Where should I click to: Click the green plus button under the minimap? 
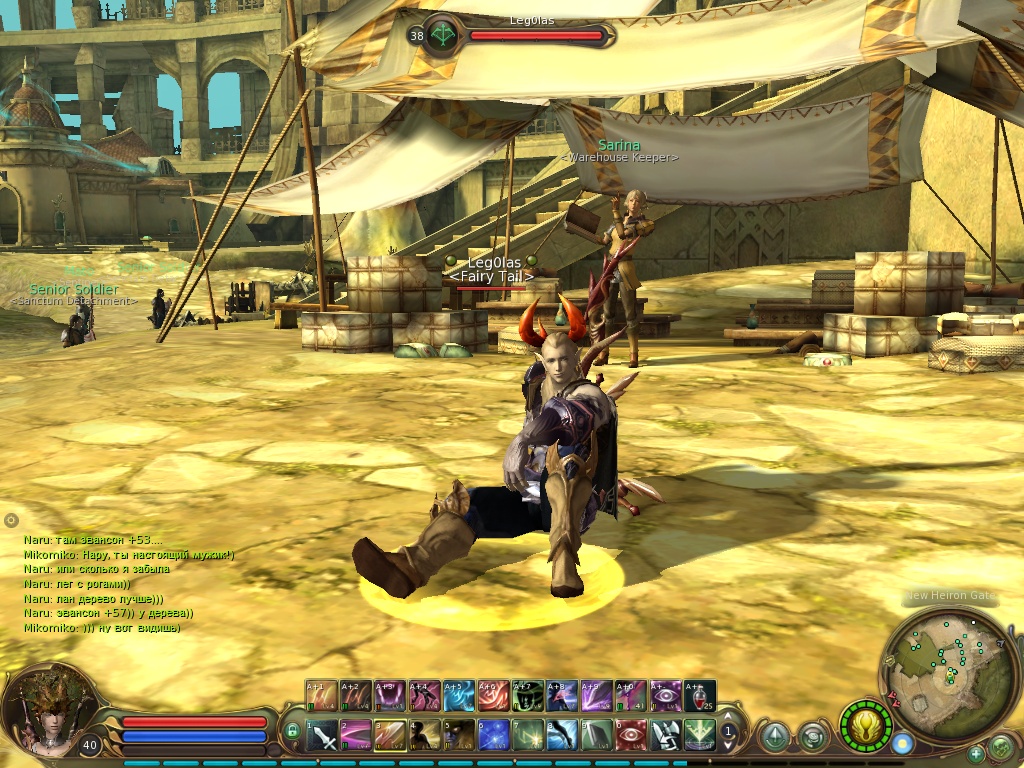(975, 753)
